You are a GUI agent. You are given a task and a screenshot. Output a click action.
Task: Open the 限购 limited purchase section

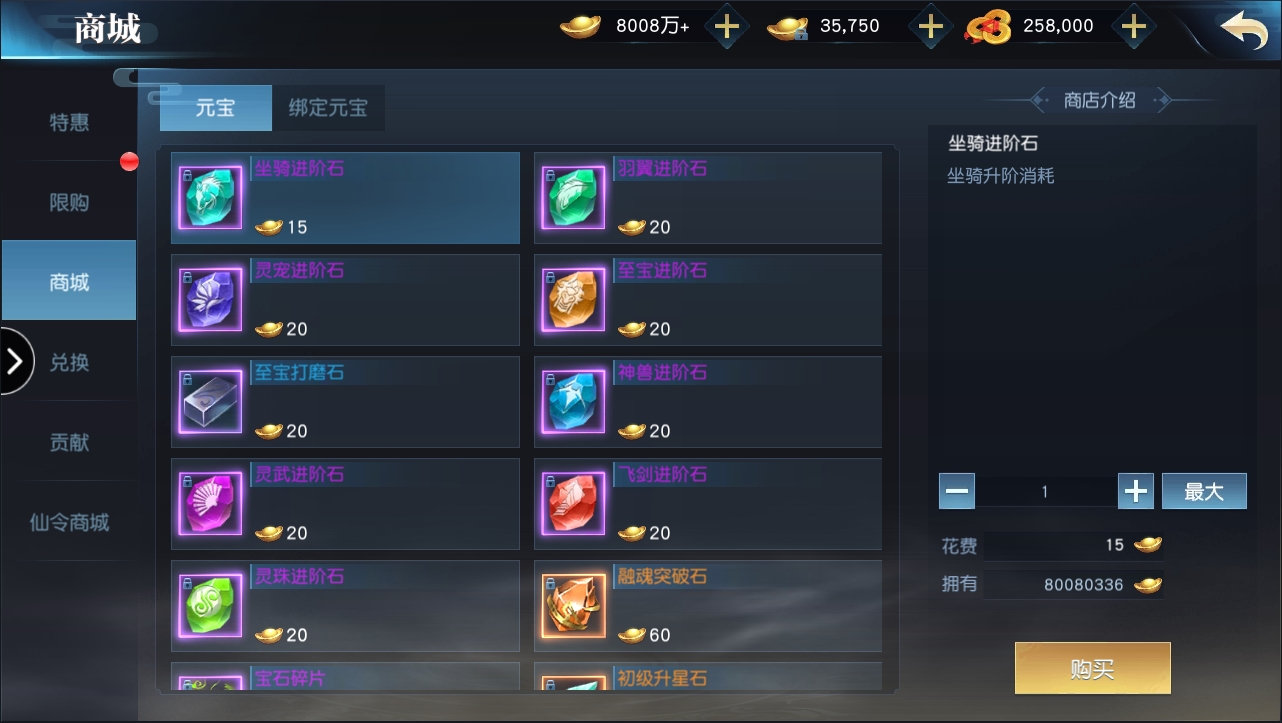[x=68, y=201]
